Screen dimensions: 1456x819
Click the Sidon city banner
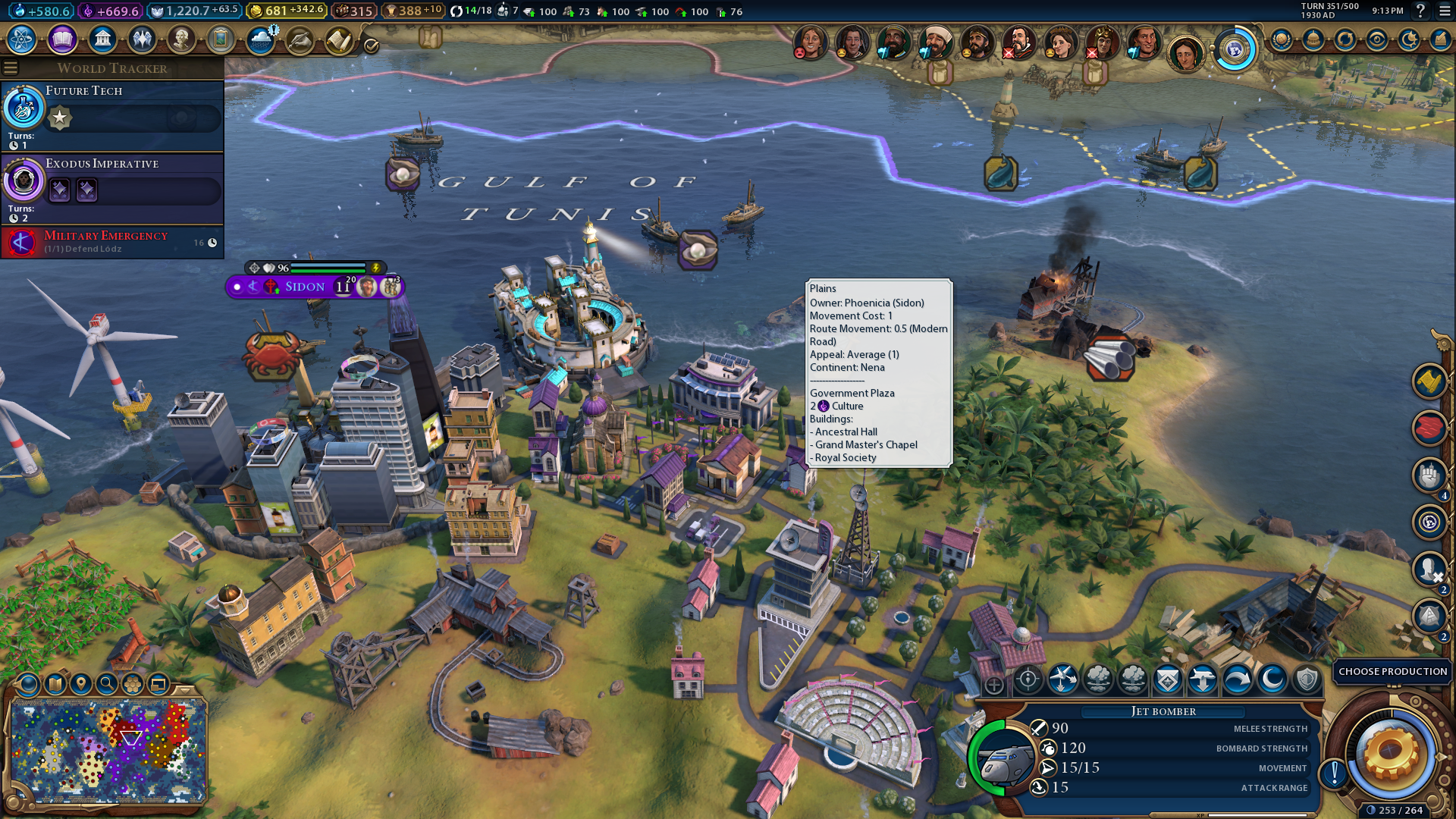[305, 287]
